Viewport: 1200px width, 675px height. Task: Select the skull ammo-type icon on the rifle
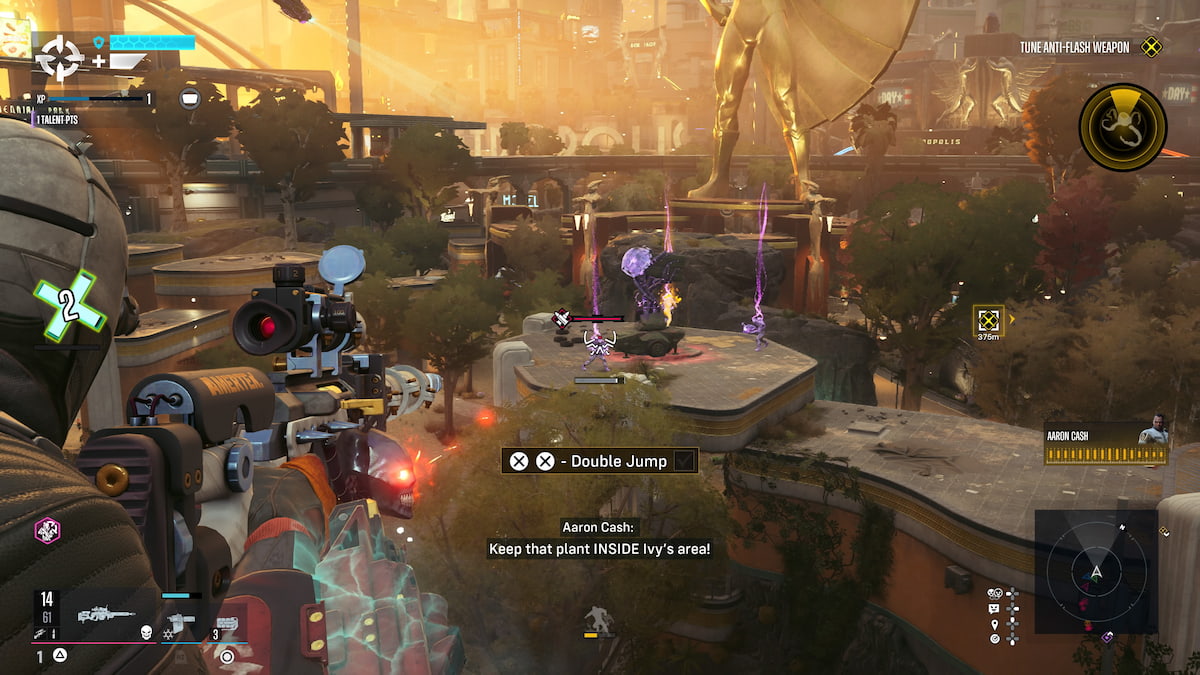pos(145,632)
